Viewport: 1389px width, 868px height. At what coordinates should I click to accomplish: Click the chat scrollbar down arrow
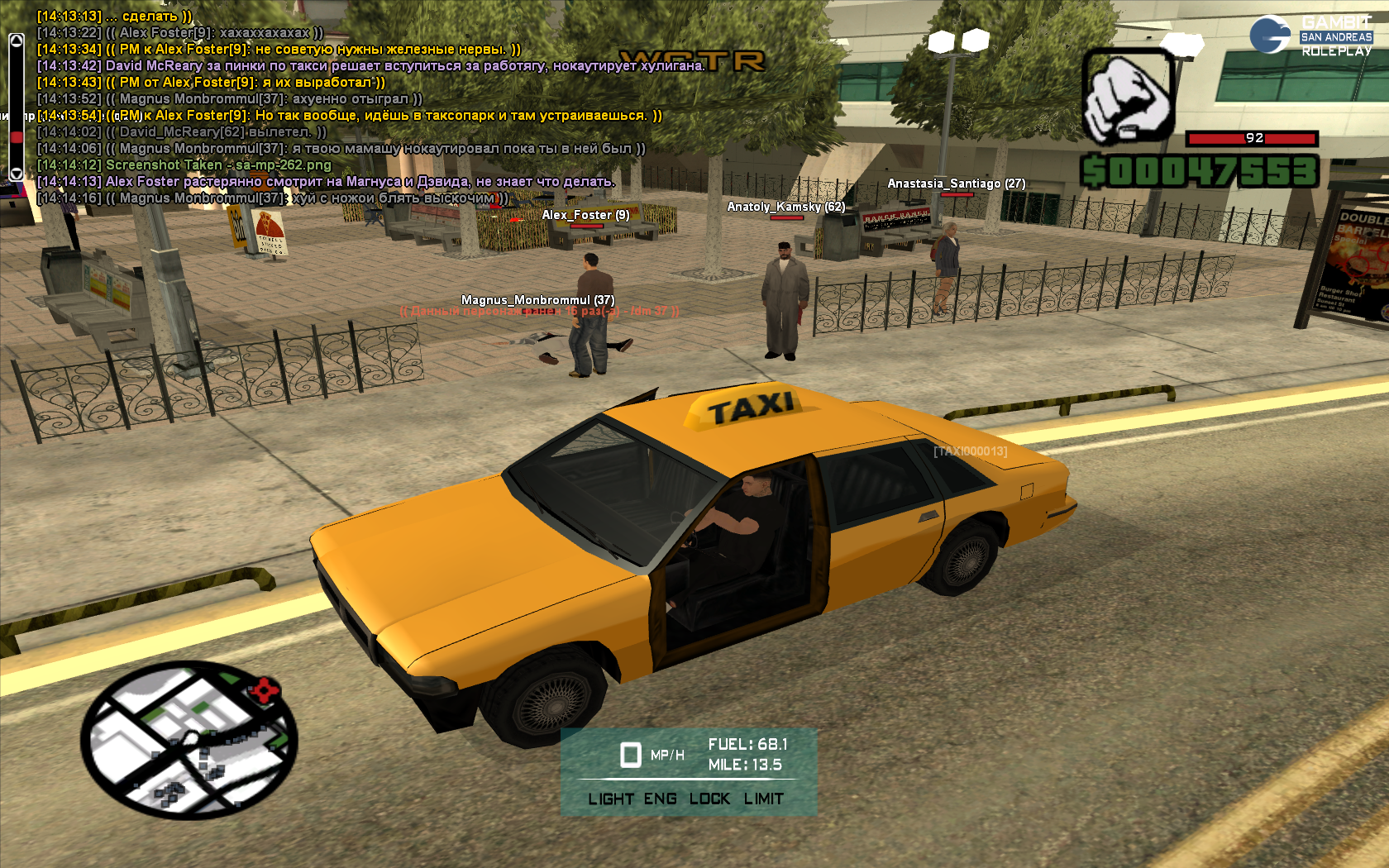[16, 174]
